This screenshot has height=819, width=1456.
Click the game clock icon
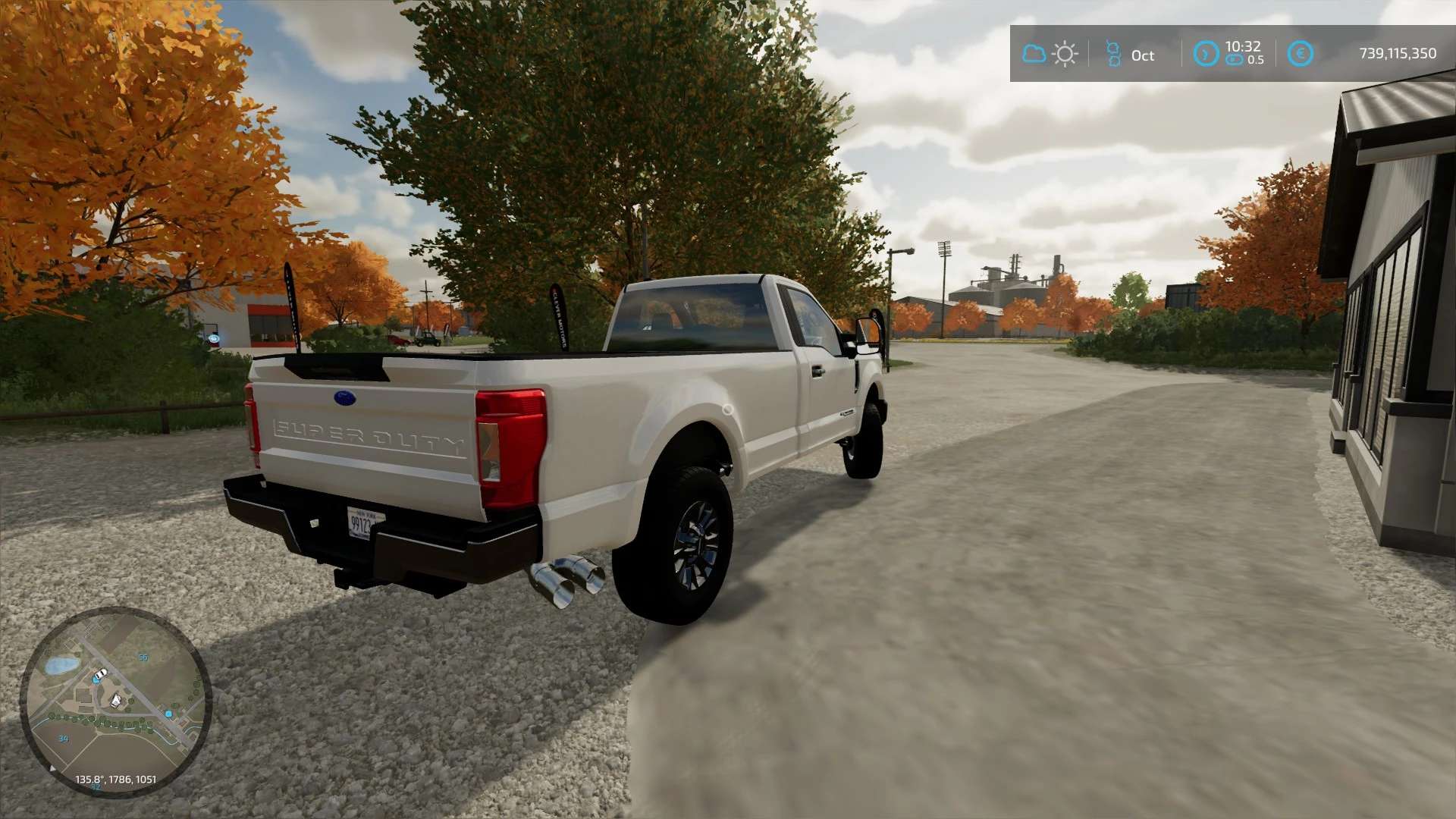[x=1206, y=54]
